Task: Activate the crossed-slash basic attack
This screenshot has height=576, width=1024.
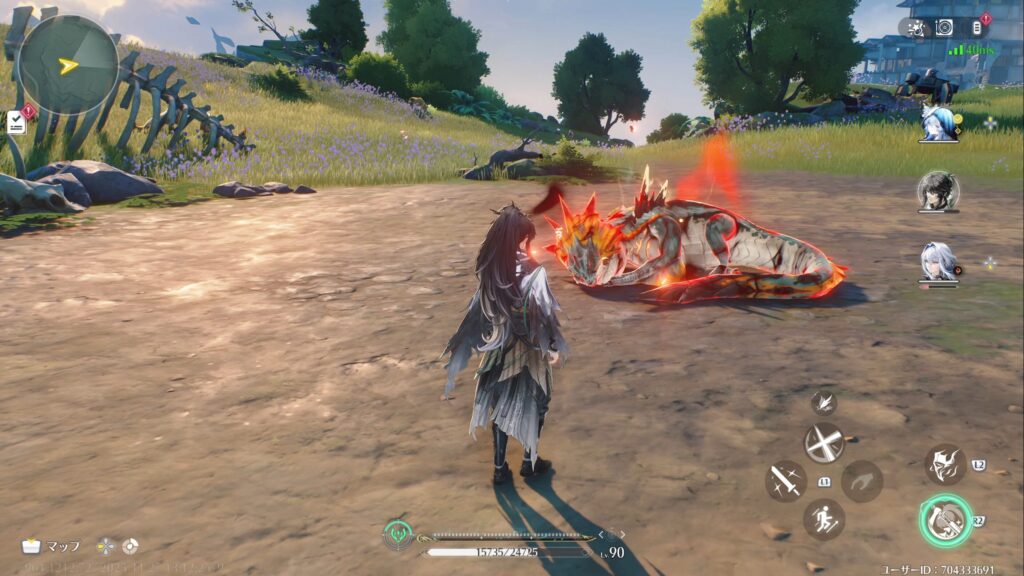Action: click(x=824, y=442)
